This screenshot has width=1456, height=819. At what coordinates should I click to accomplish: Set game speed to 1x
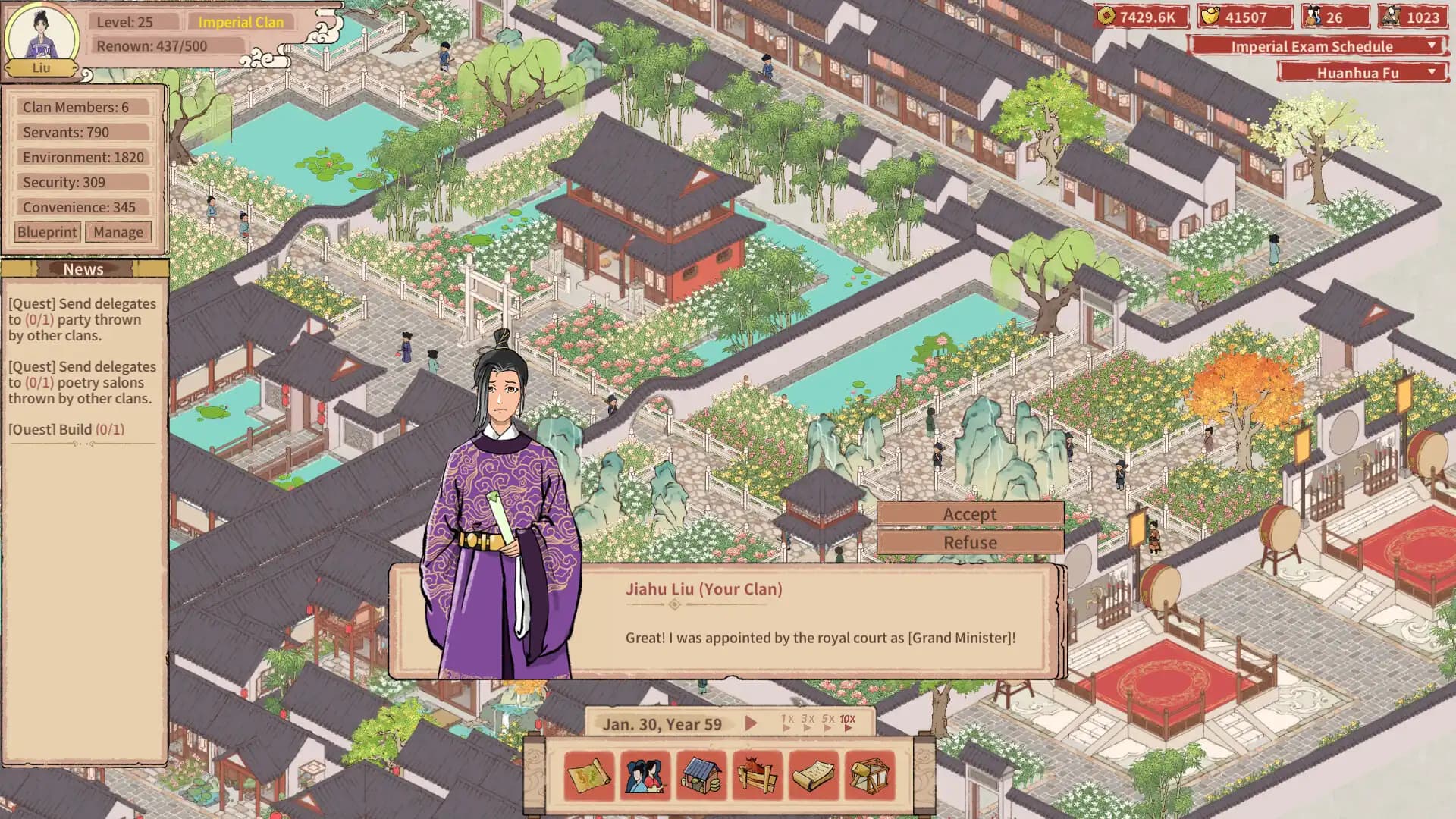787,722
